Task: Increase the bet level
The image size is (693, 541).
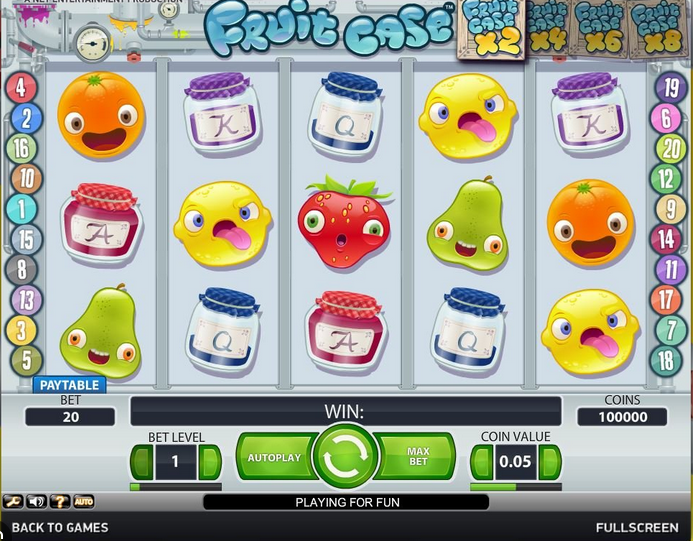Action: (x=209, y=462)
